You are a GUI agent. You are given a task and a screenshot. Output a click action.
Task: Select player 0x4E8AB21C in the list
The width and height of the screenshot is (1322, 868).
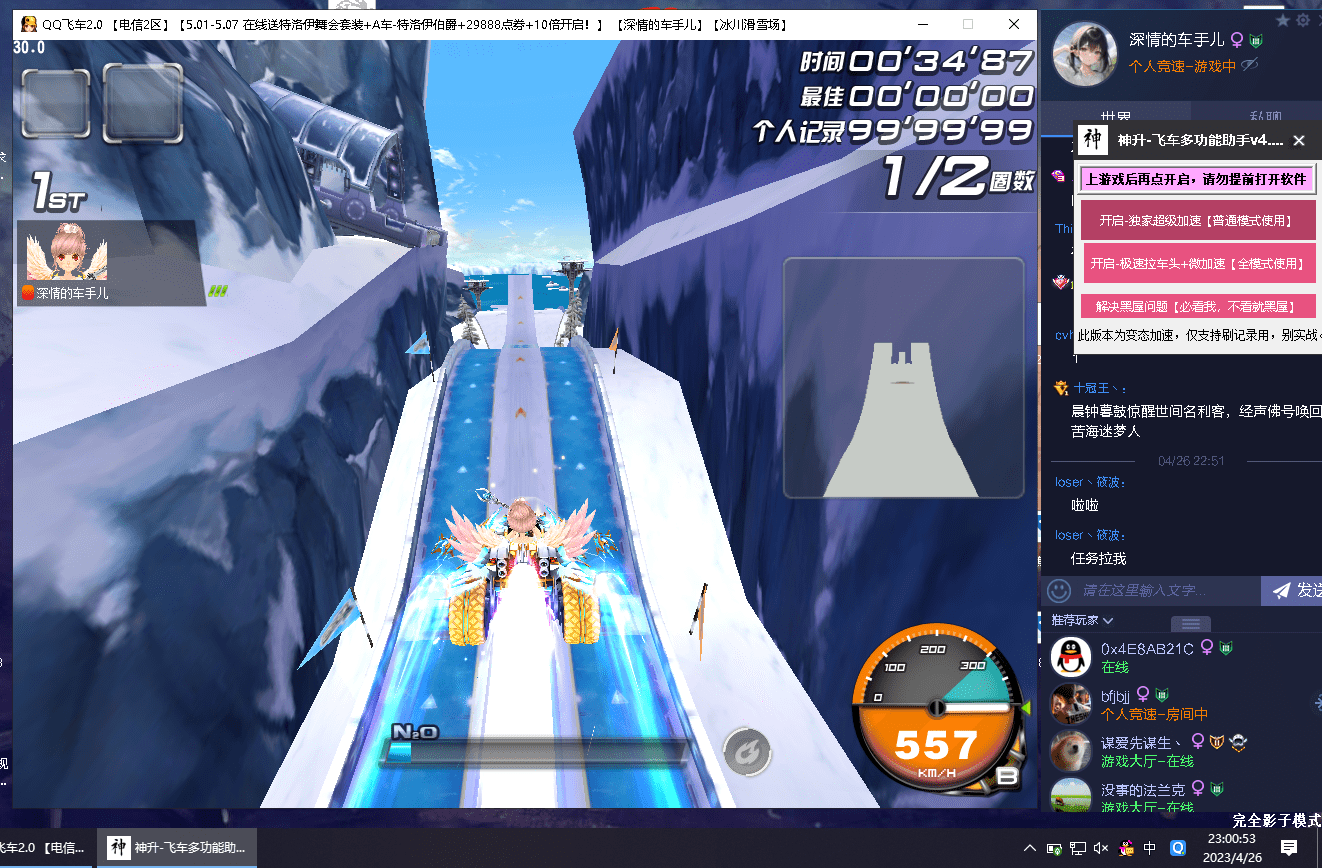pyautogui.click(x=1147, y=648)
